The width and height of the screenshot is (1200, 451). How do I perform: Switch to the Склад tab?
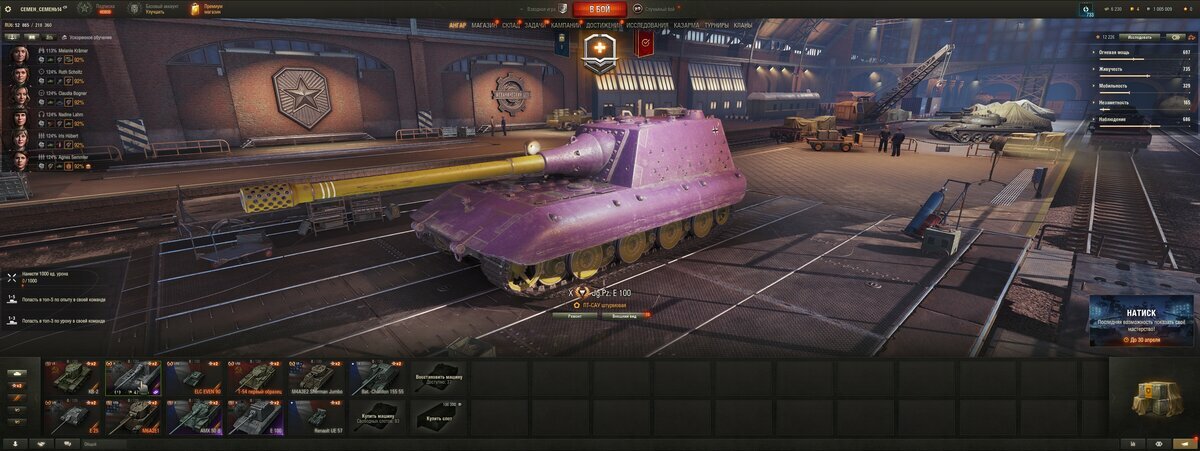coord(510,23)
